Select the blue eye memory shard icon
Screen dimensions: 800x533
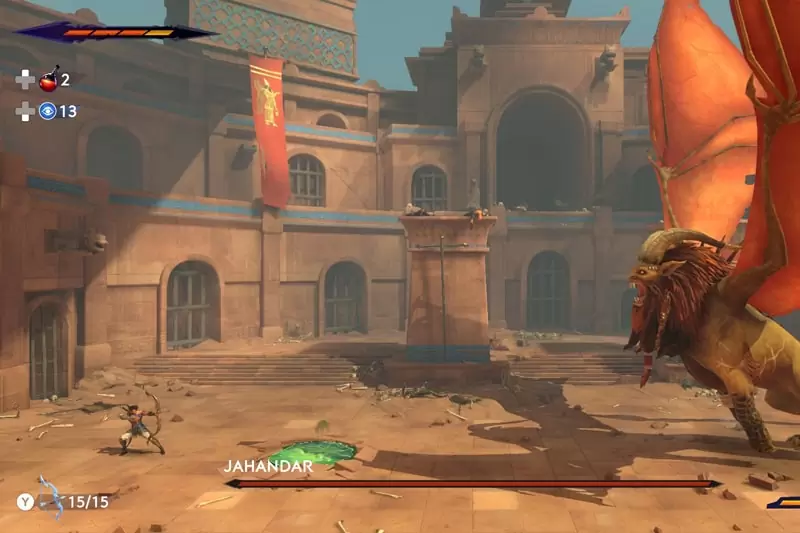(47, 111)
